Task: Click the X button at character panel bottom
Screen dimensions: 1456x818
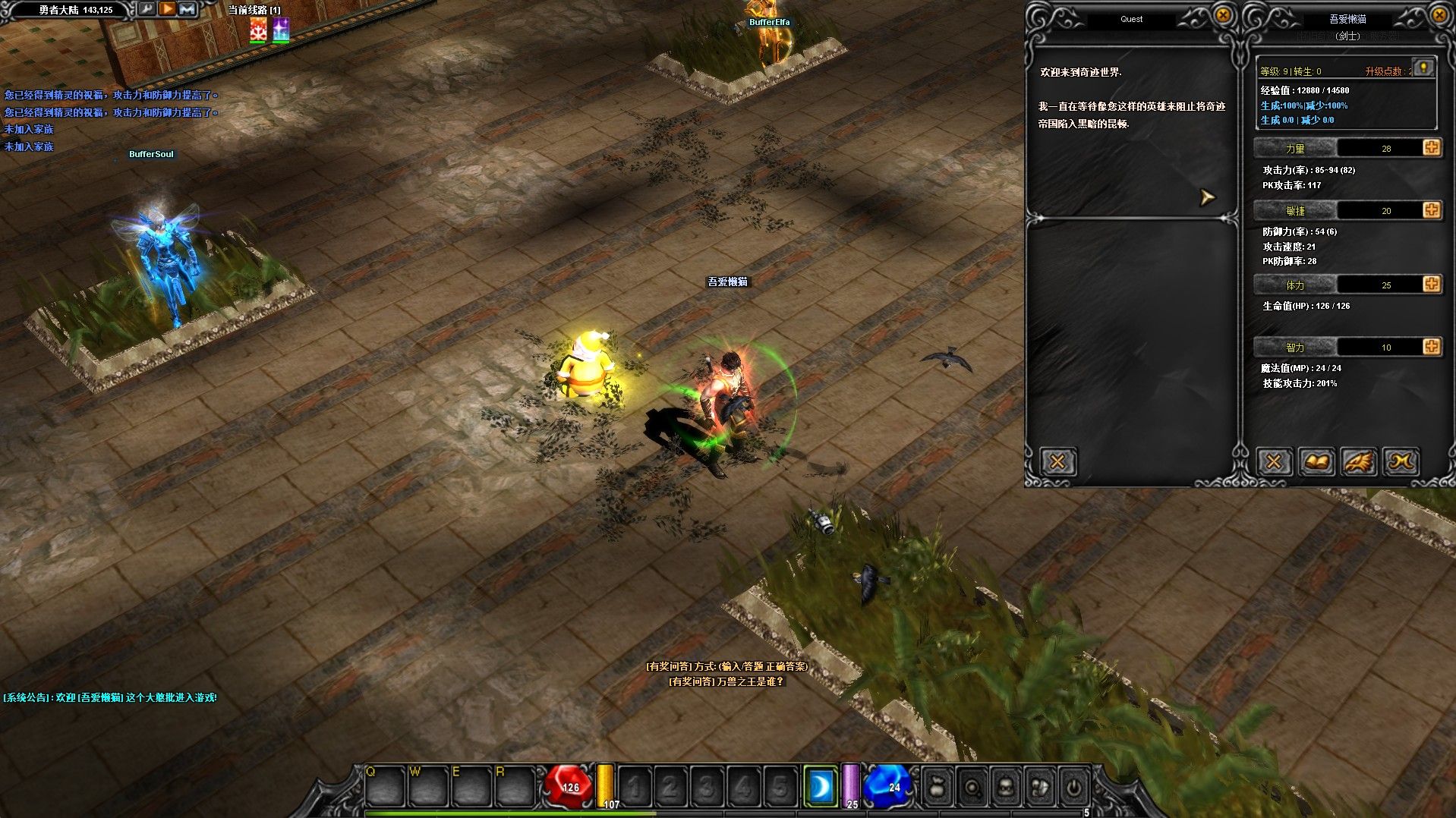Action: pos(1274,461)
